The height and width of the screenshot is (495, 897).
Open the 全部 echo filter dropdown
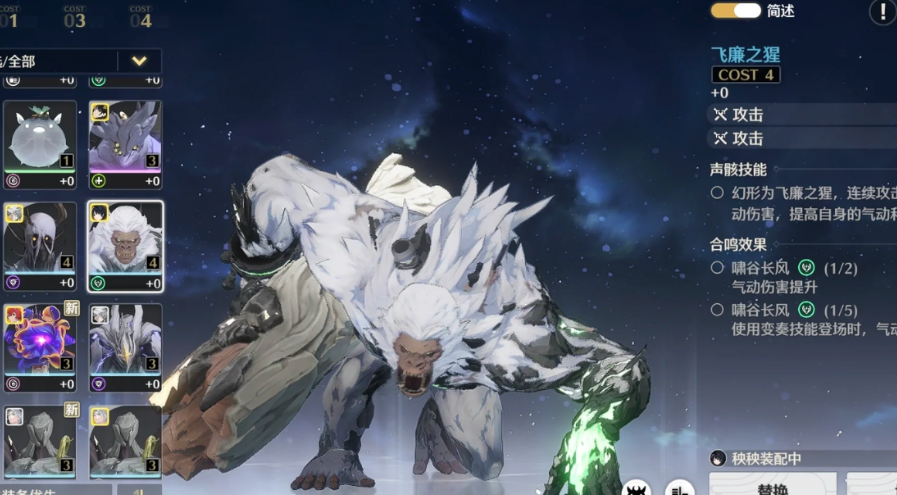tap(139, 61)
